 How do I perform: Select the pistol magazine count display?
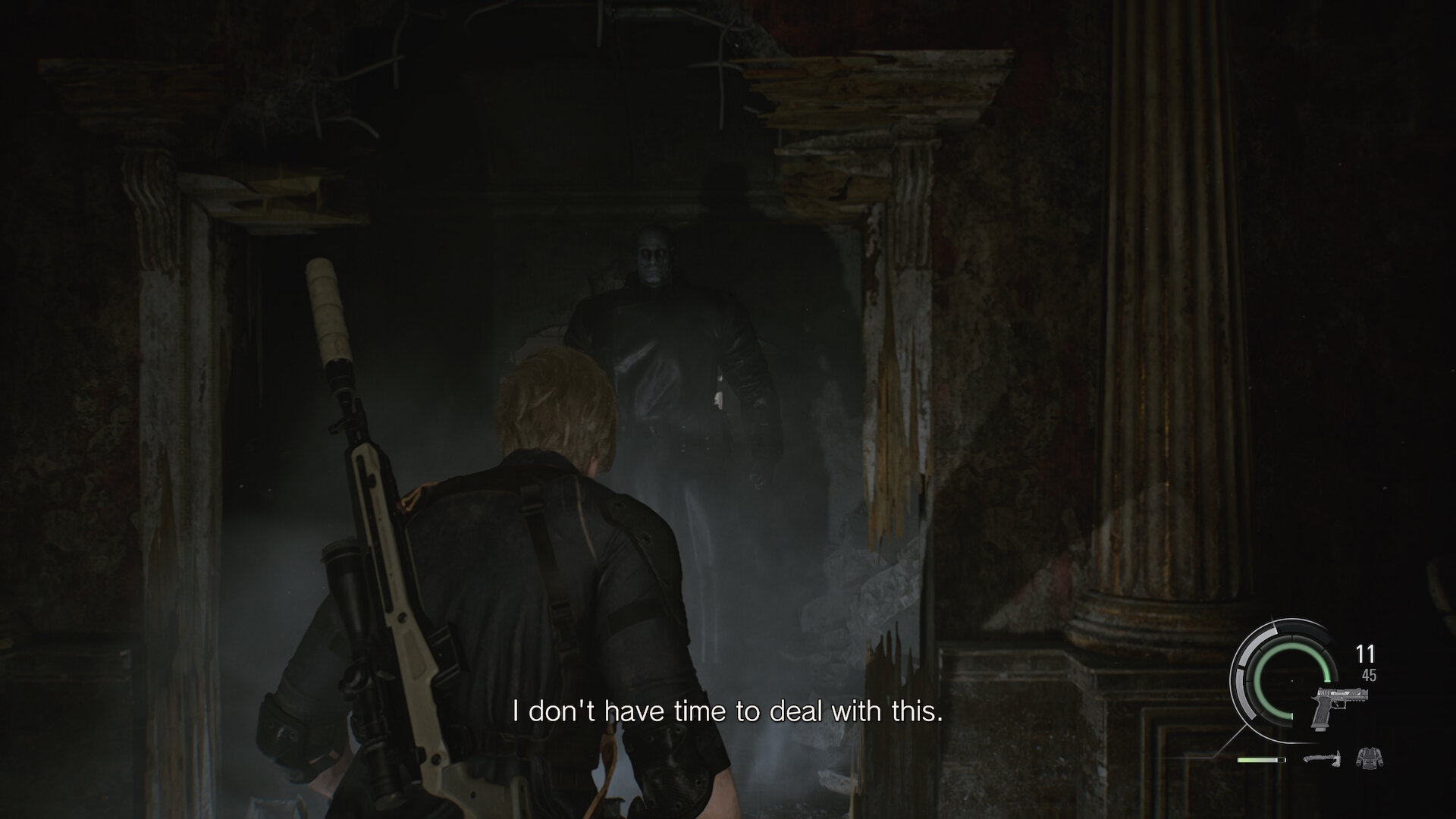(x=1365, y=653)
